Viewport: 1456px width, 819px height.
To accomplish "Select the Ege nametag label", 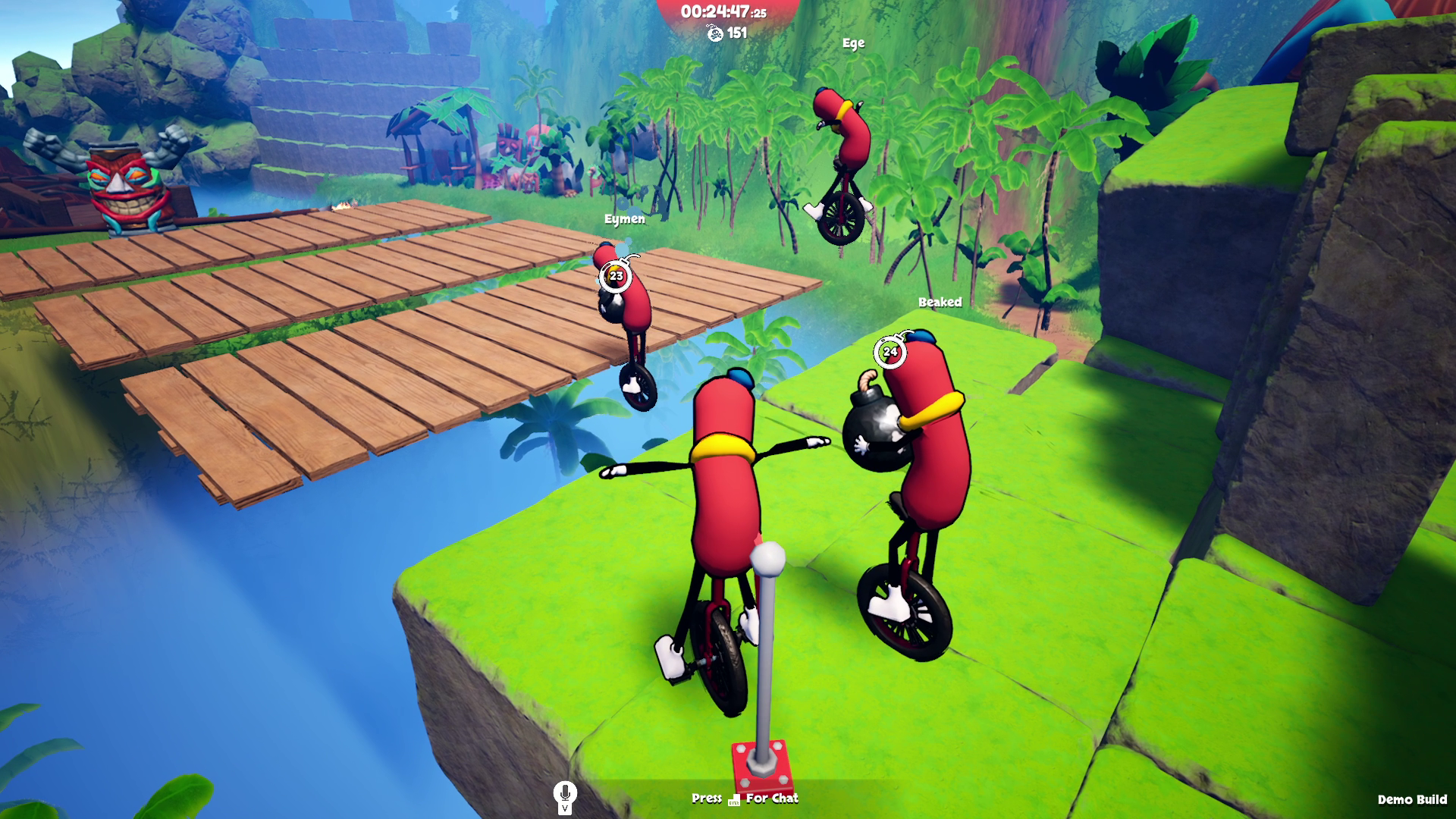I will (x=854, y=43).
